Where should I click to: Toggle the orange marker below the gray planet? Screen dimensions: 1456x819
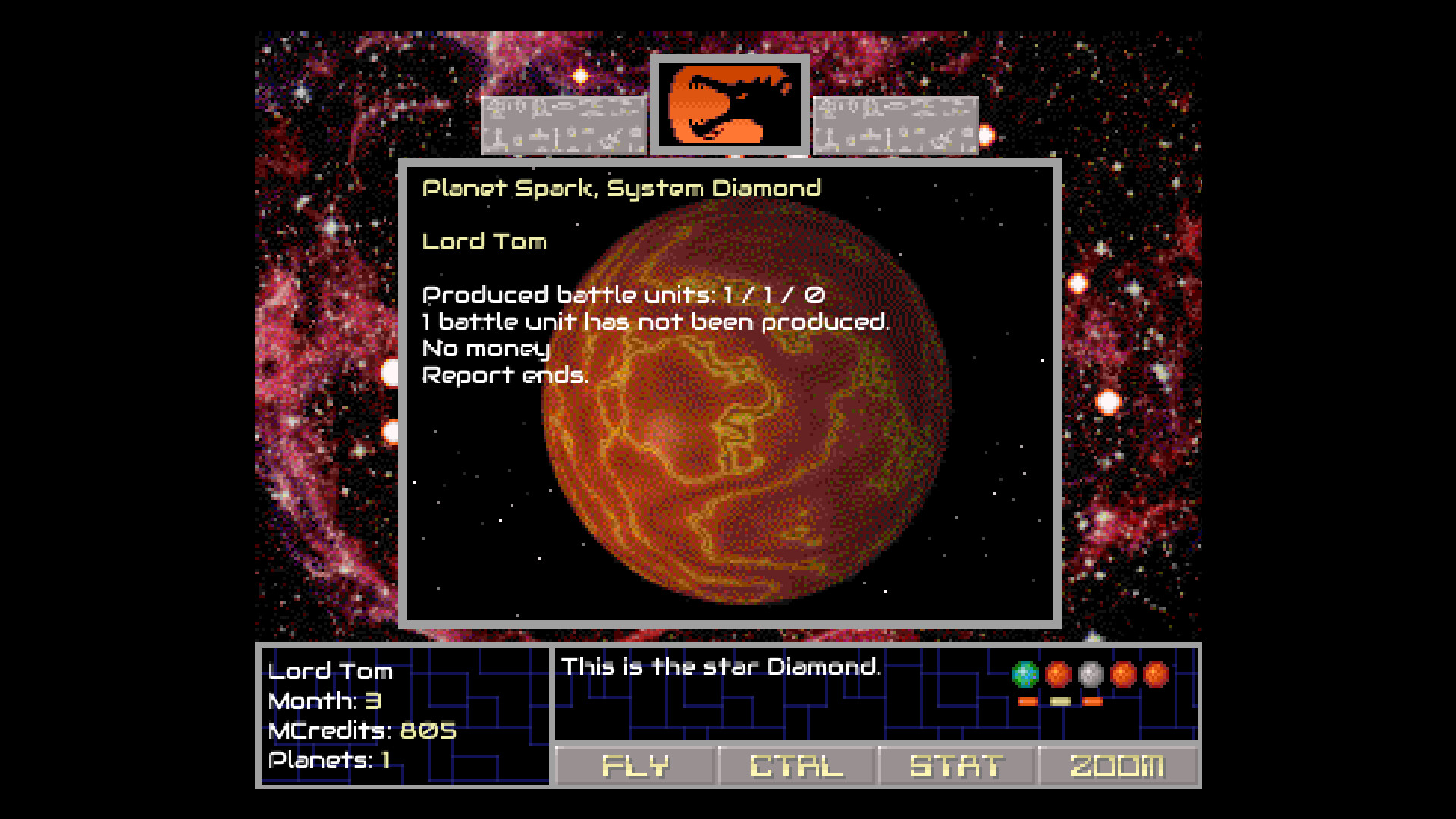1093,701
